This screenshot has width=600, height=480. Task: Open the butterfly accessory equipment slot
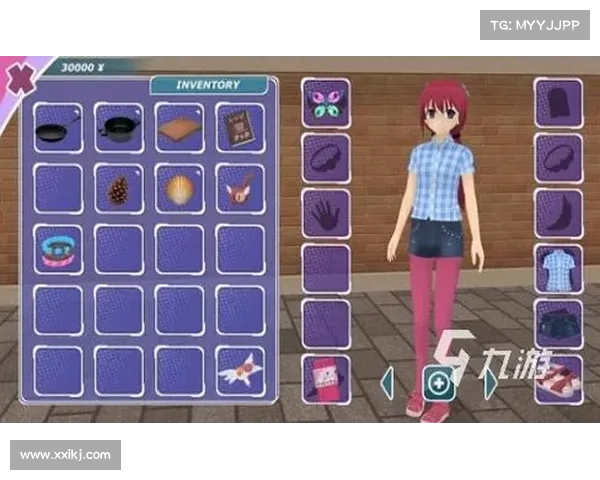click(326, 103)
